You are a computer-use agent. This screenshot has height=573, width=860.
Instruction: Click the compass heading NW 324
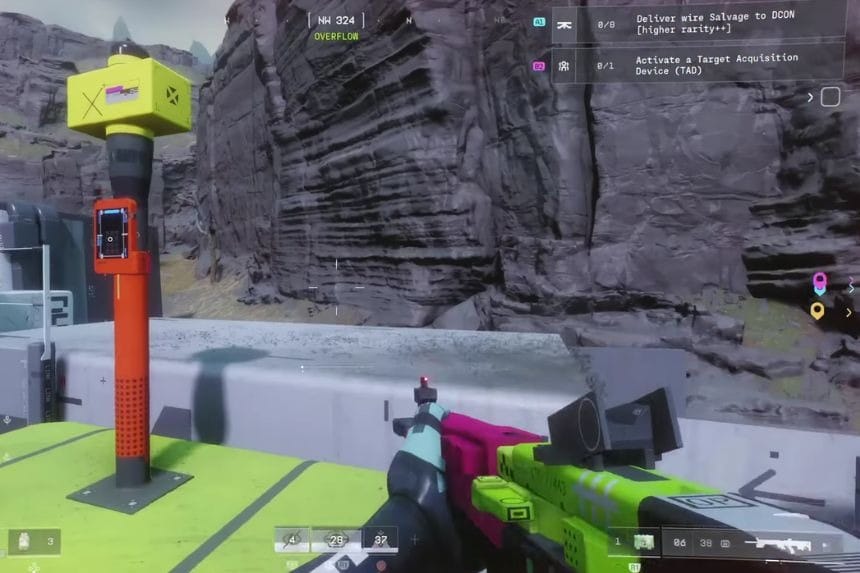click(335, 20)
